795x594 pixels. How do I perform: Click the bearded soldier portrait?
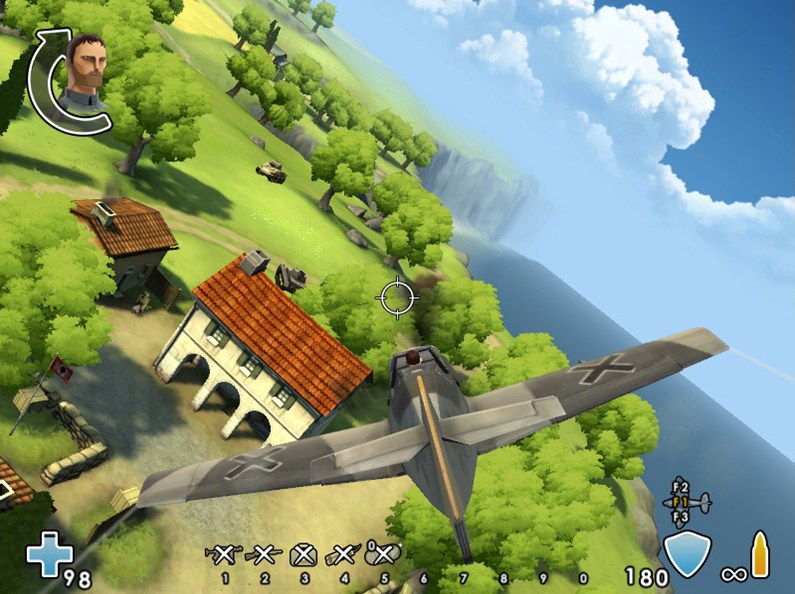pos(85,66)
